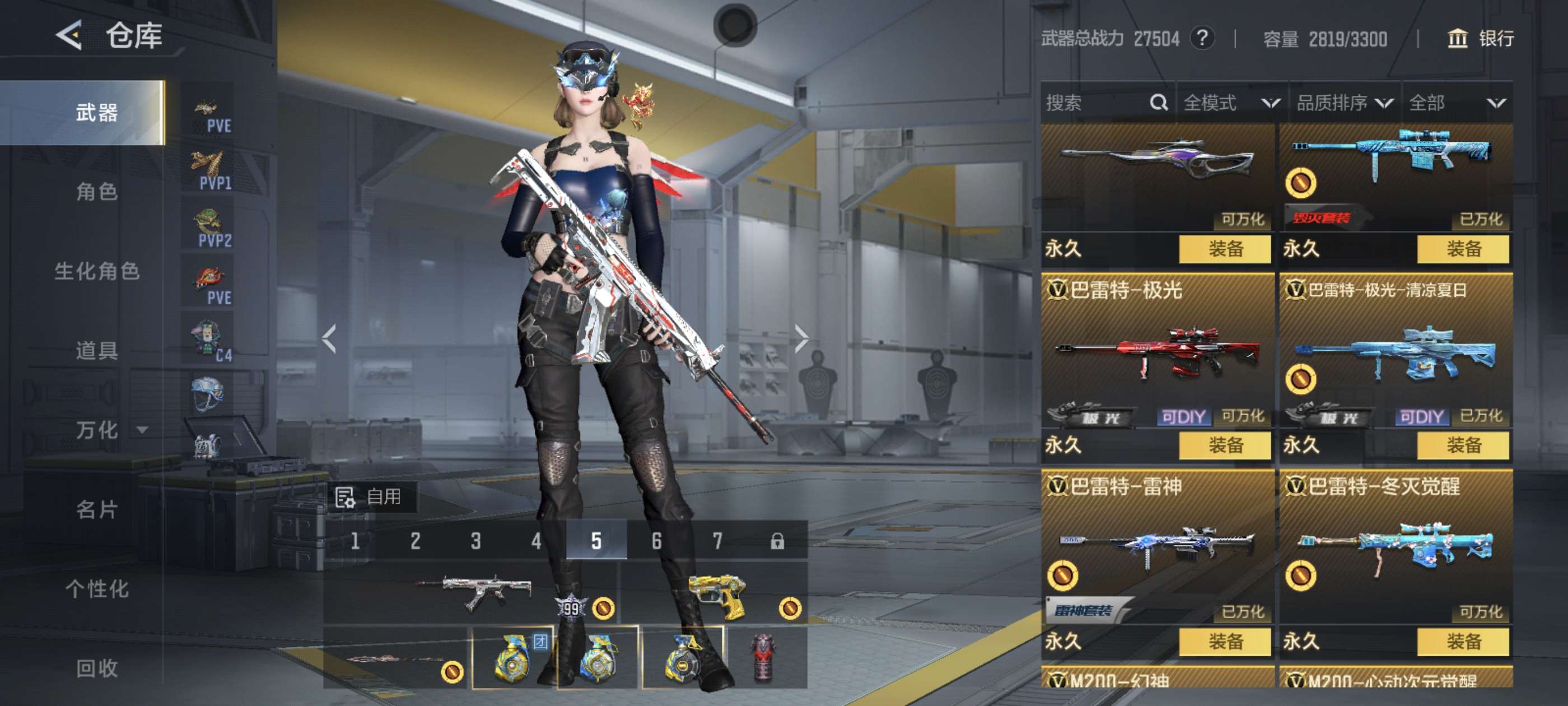Switch to the 角色 character tab
This screenshot has width=1568, height=706.
(96, 192)
